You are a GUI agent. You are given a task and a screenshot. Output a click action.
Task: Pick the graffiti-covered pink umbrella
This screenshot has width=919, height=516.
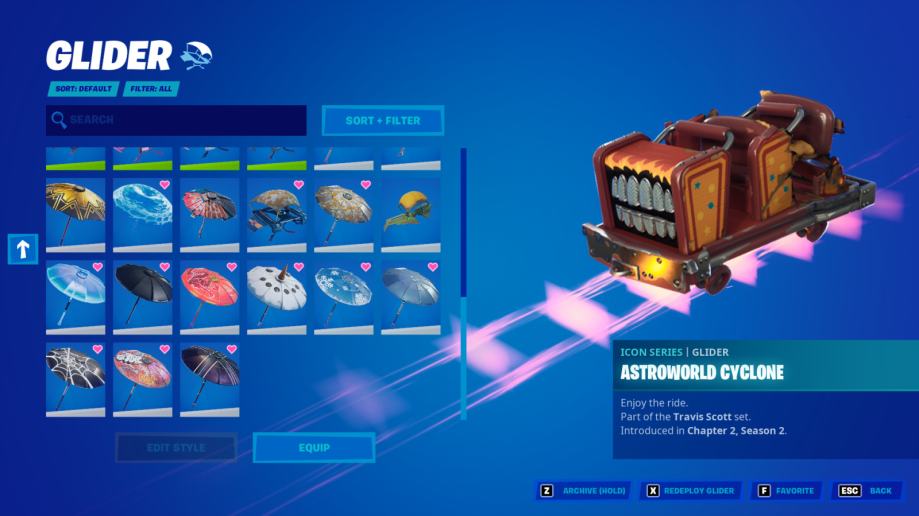(x=142, y=379)
